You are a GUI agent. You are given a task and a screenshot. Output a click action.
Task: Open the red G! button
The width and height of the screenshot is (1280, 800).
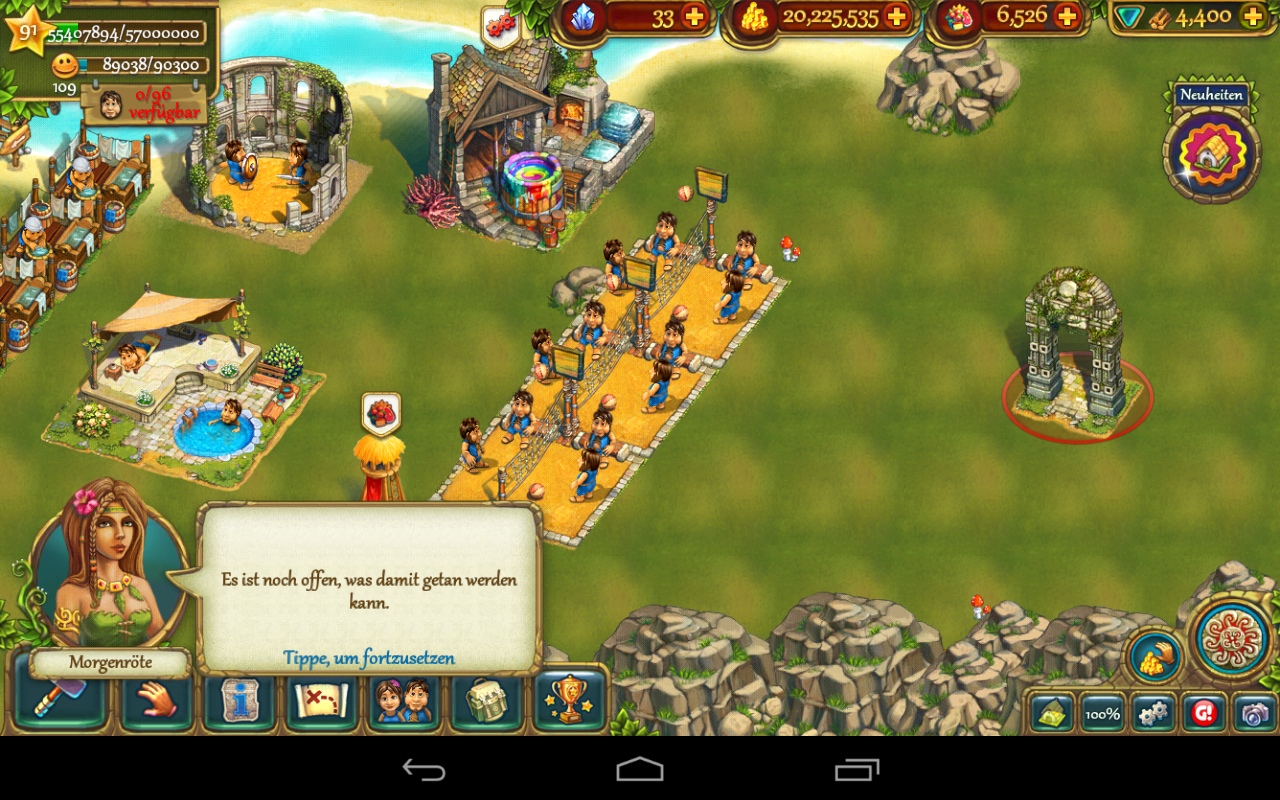point(1204,713)
